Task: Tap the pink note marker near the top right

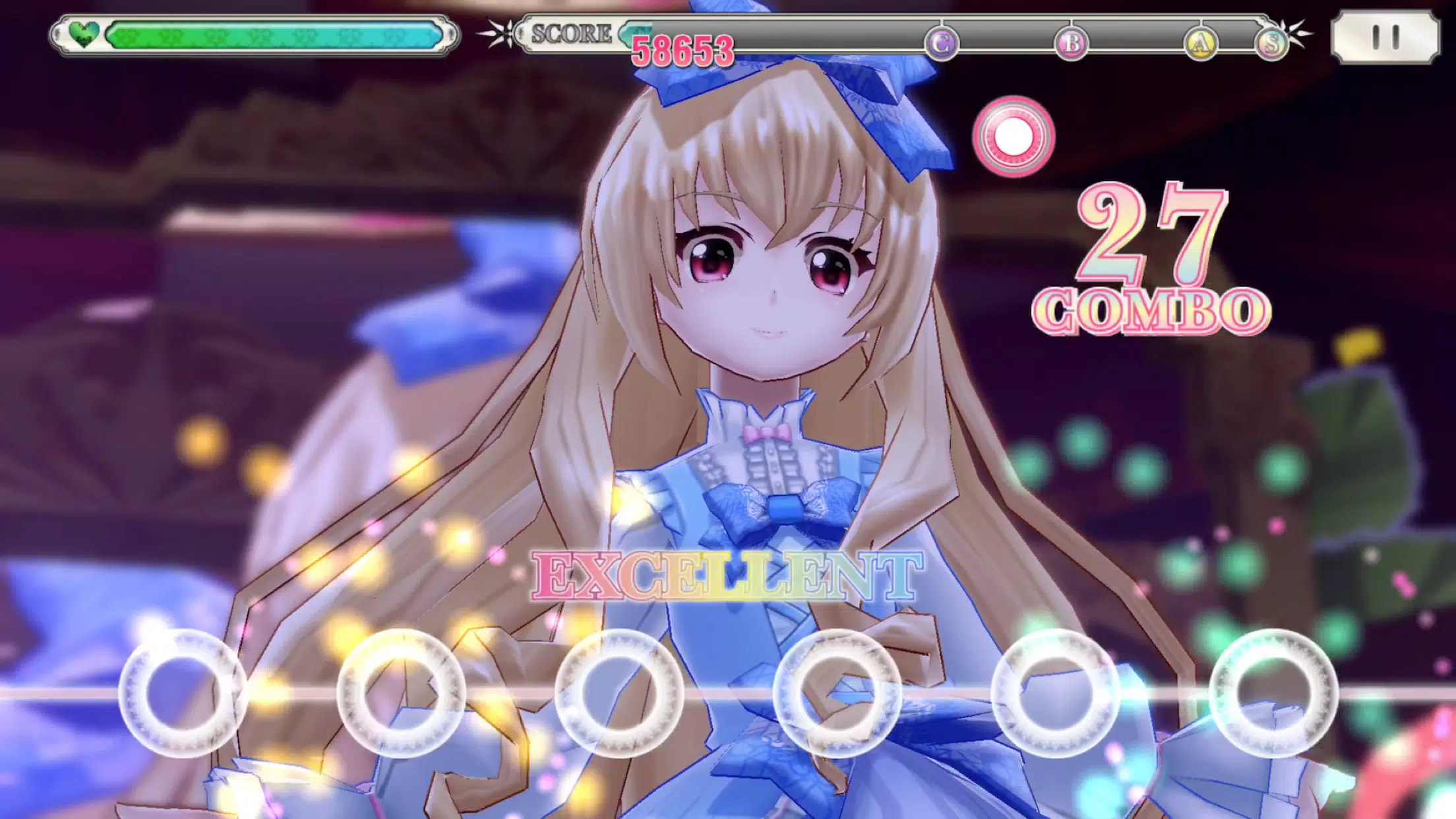Action: [1014, 136]
